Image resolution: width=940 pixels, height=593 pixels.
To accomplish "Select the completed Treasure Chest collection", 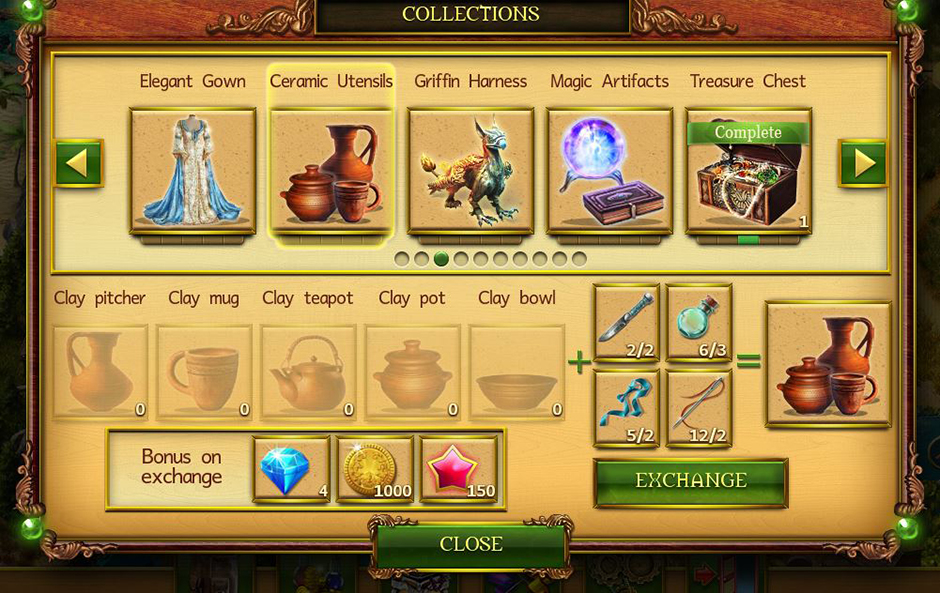I will (748, 171).
